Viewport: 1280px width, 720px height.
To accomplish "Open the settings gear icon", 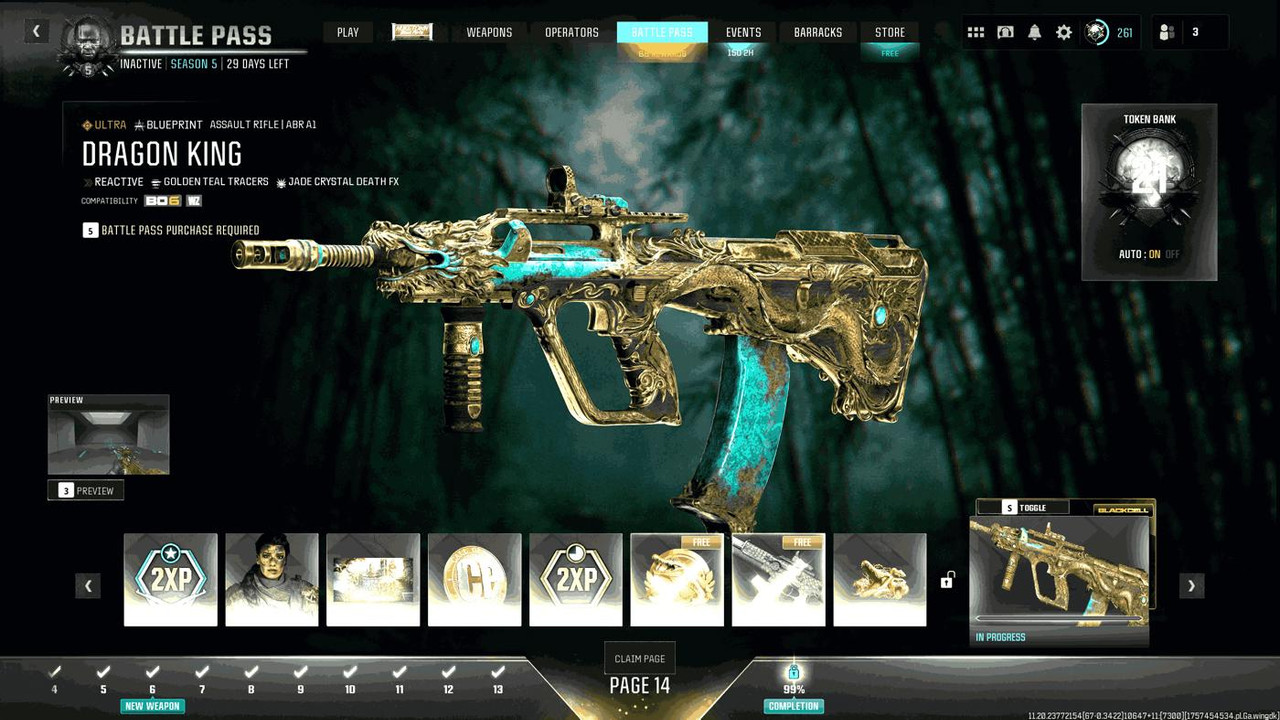I will tap(1064, 32).
